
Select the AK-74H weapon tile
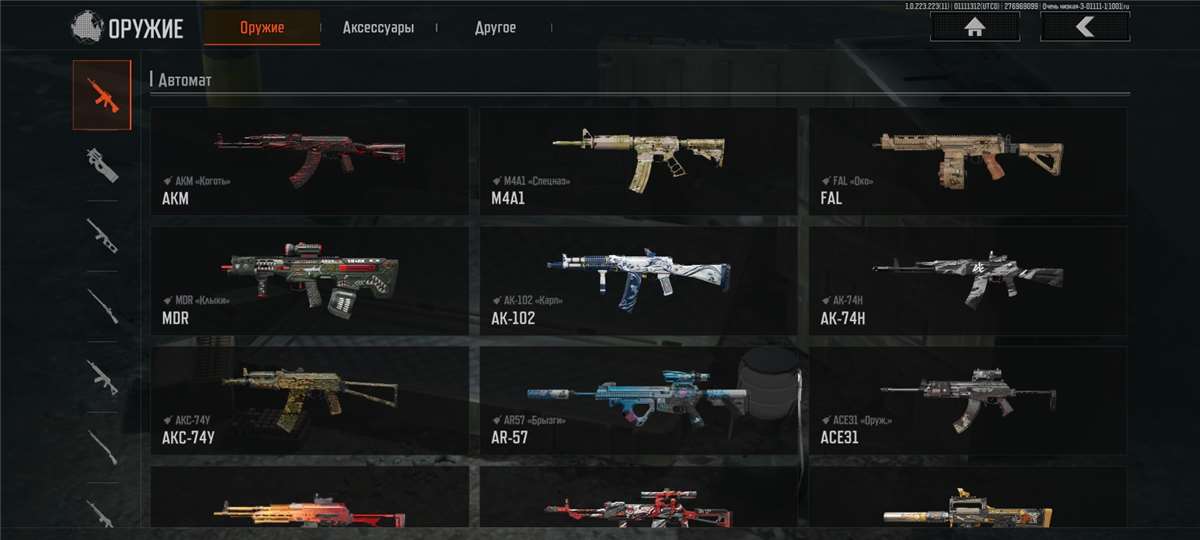967,280
